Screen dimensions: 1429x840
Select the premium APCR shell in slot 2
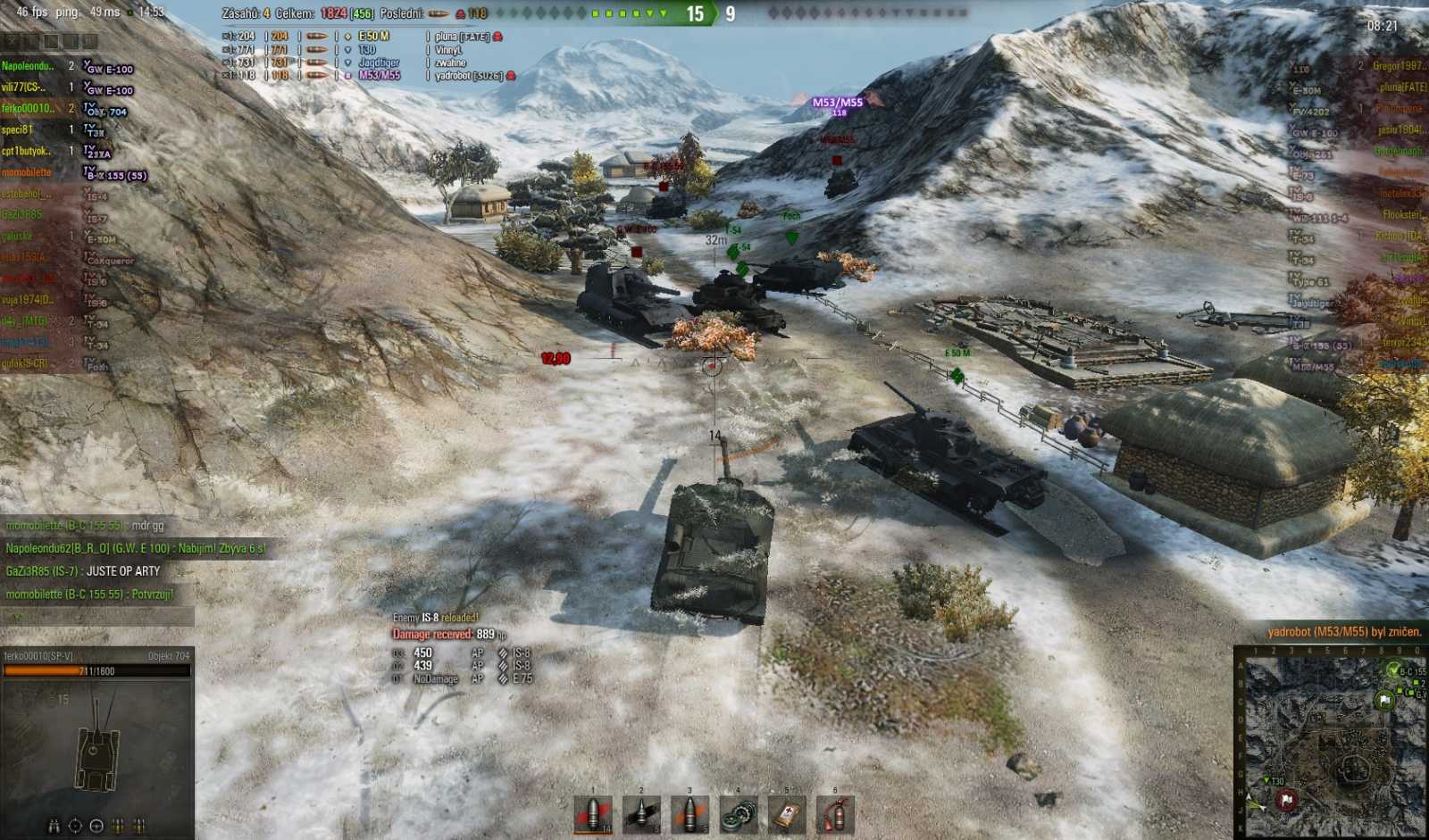[641, 814]
